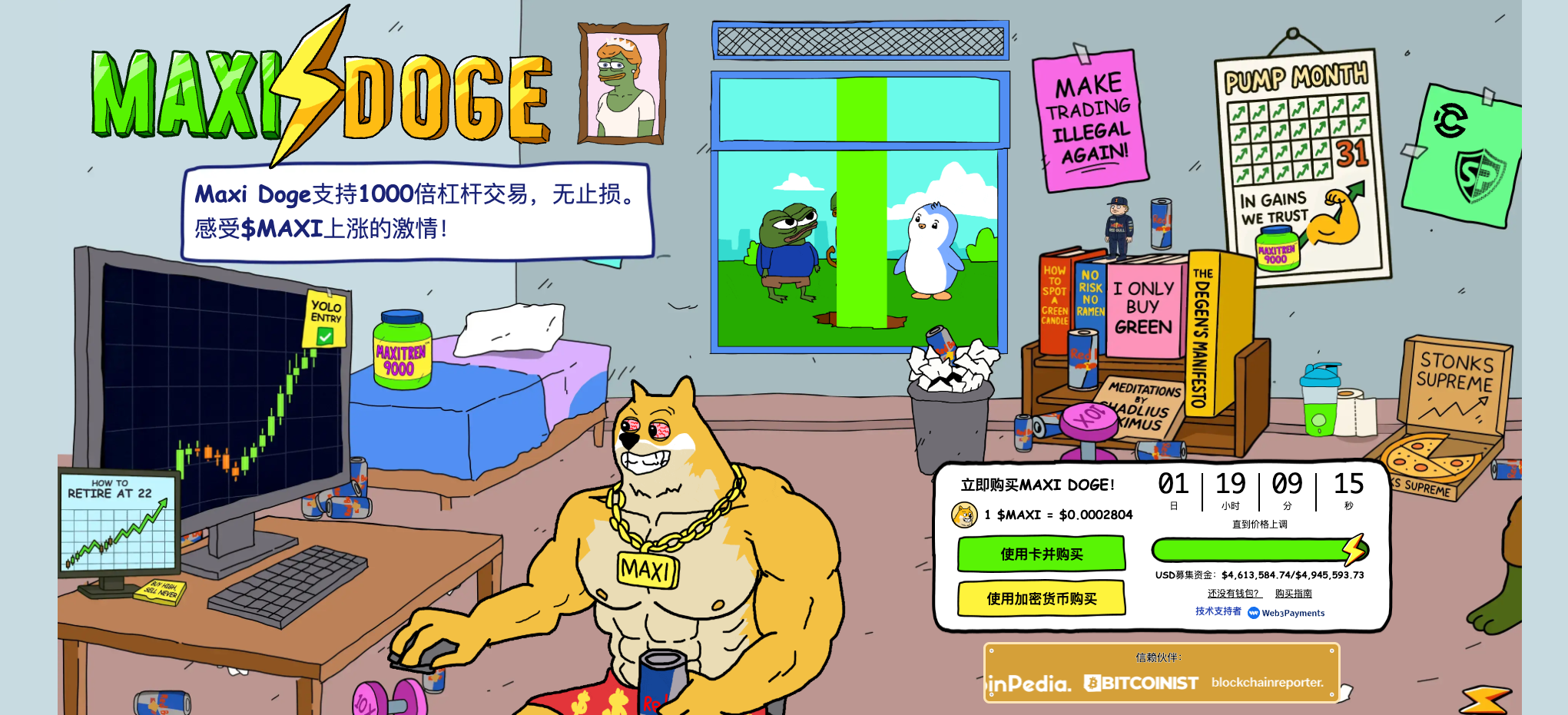
Task: Choose the yellow 使用加密货币购买 button
Action: (x=1041, y=598)
